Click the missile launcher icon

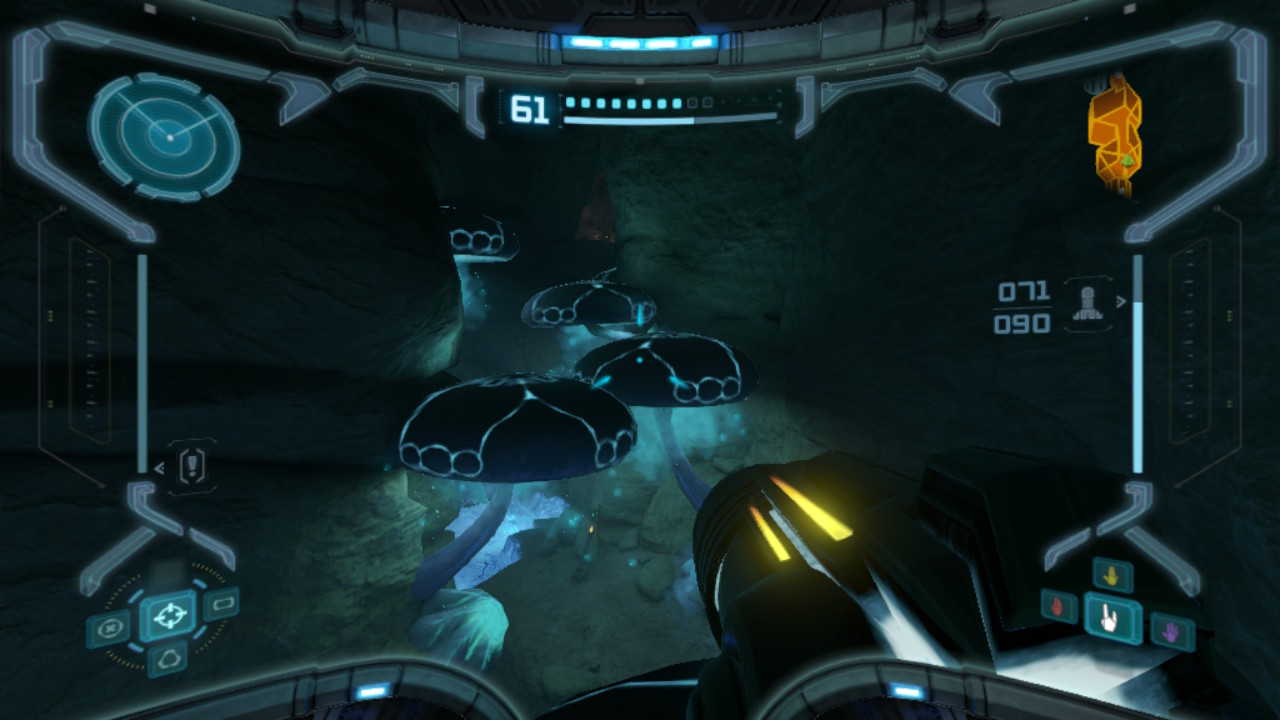pyautogui.click(x=1087, y=305)
